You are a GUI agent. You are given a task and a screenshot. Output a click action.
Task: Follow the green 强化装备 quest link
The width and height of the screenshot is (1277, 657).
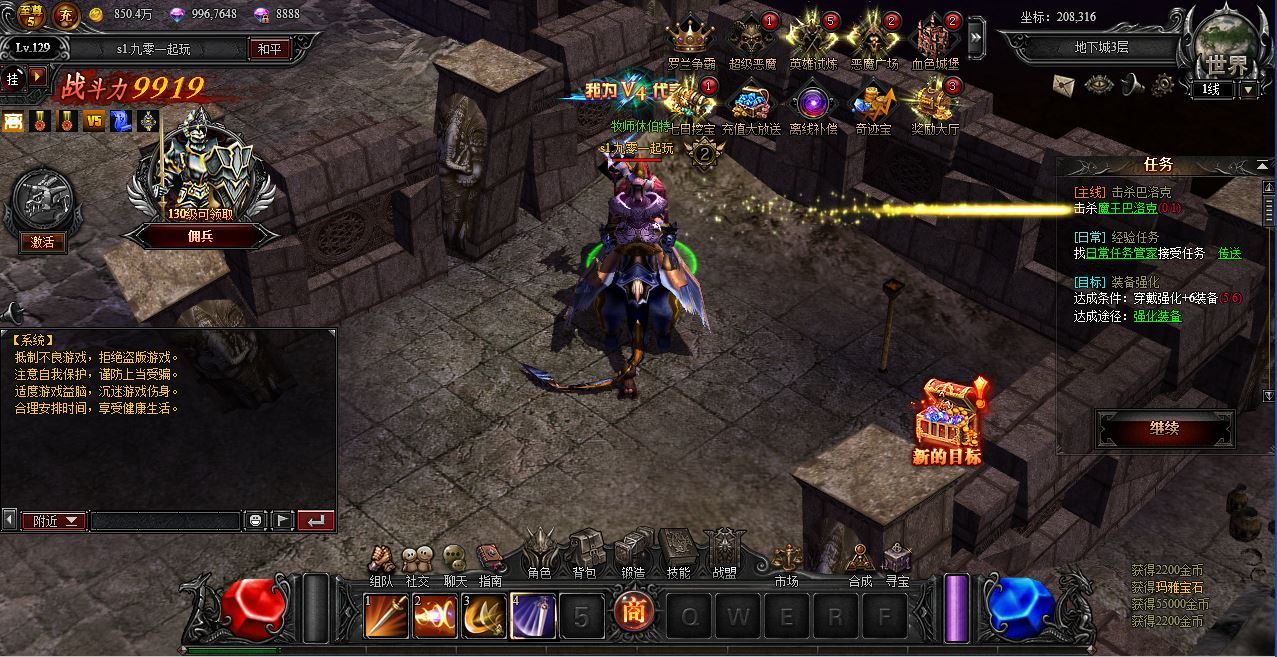1157,316
